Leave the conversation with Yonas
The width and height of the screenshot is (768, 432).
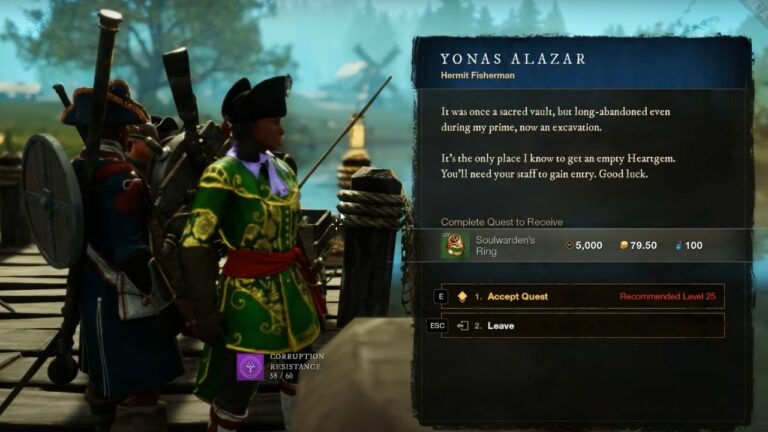pos(581,326)
